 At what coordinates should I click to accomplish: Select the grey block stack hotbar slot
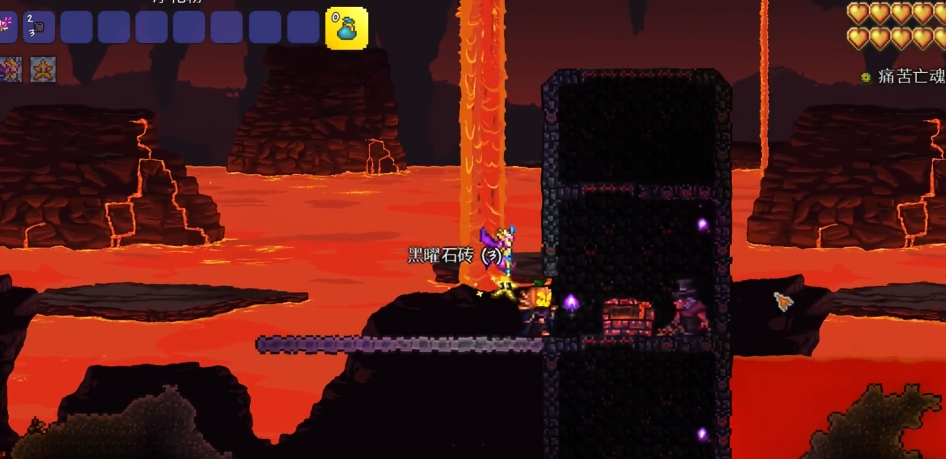click(x=39, y=26)
